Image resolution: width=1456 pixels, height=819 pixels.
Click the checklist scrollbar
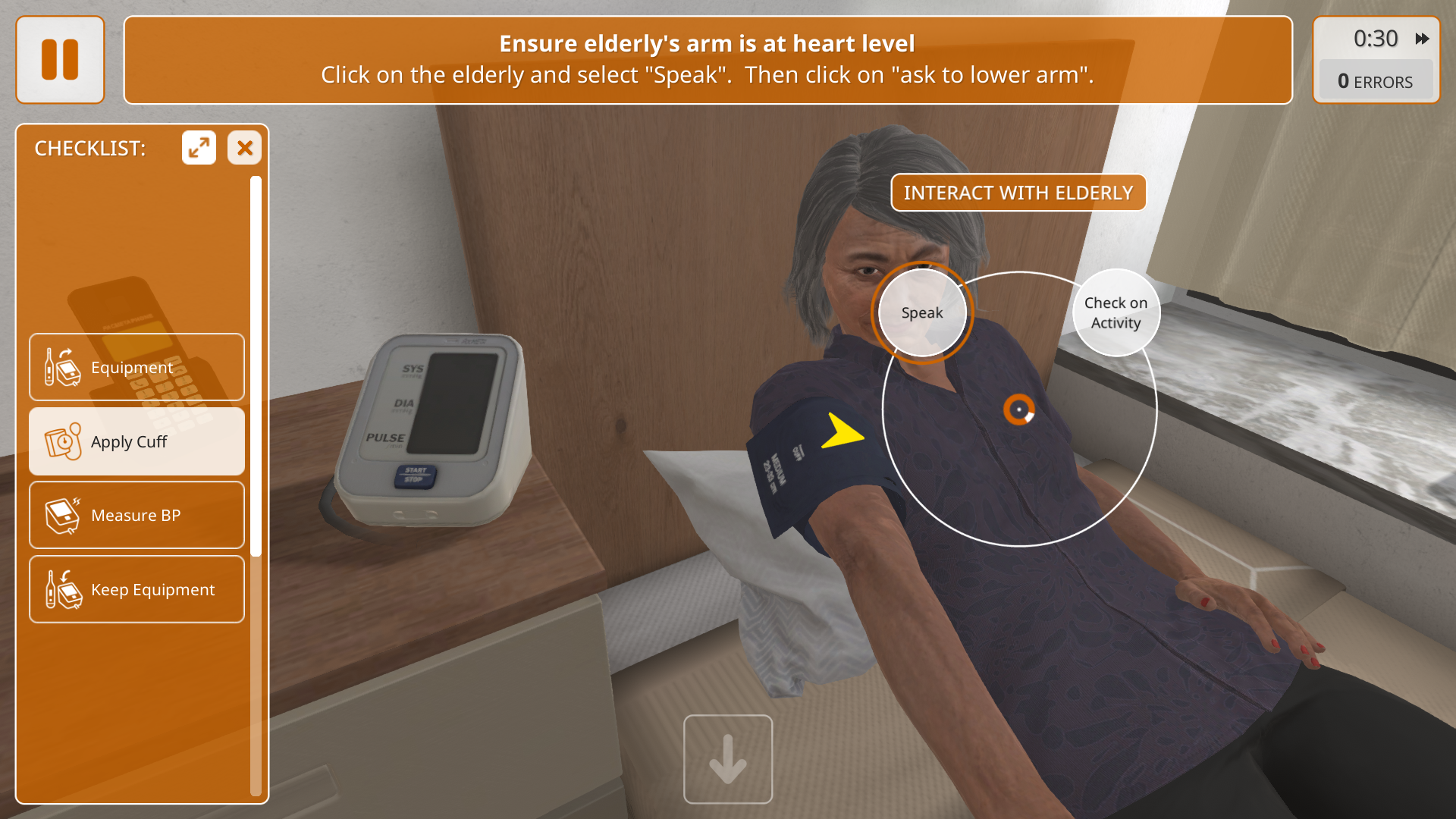coord(256,364)
